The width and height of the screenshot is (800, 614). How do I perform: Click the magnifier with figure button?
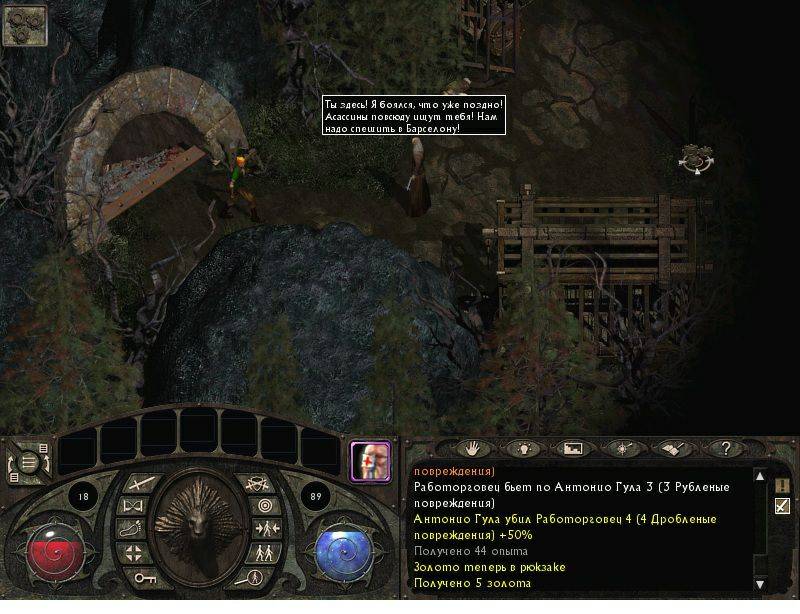point(255,578)
